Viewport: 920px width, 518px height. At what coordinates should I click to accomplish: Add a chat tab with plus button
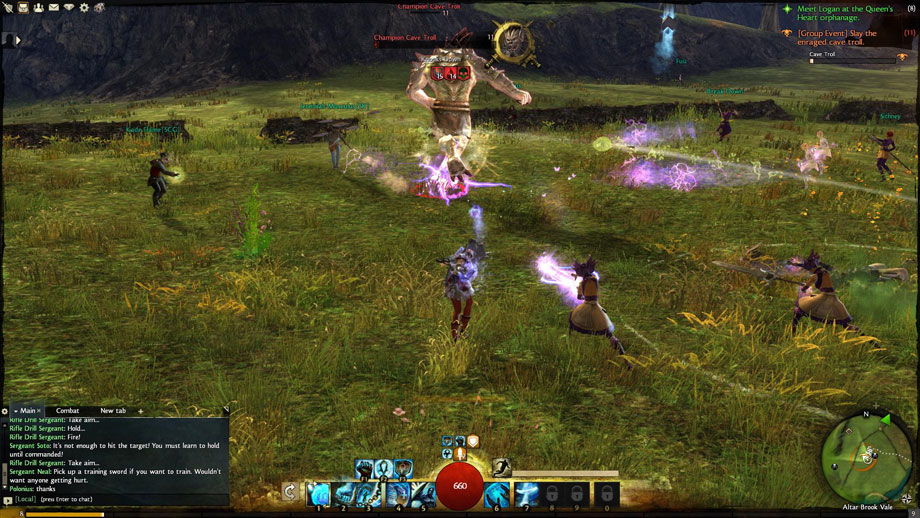(x=141, y=411)
